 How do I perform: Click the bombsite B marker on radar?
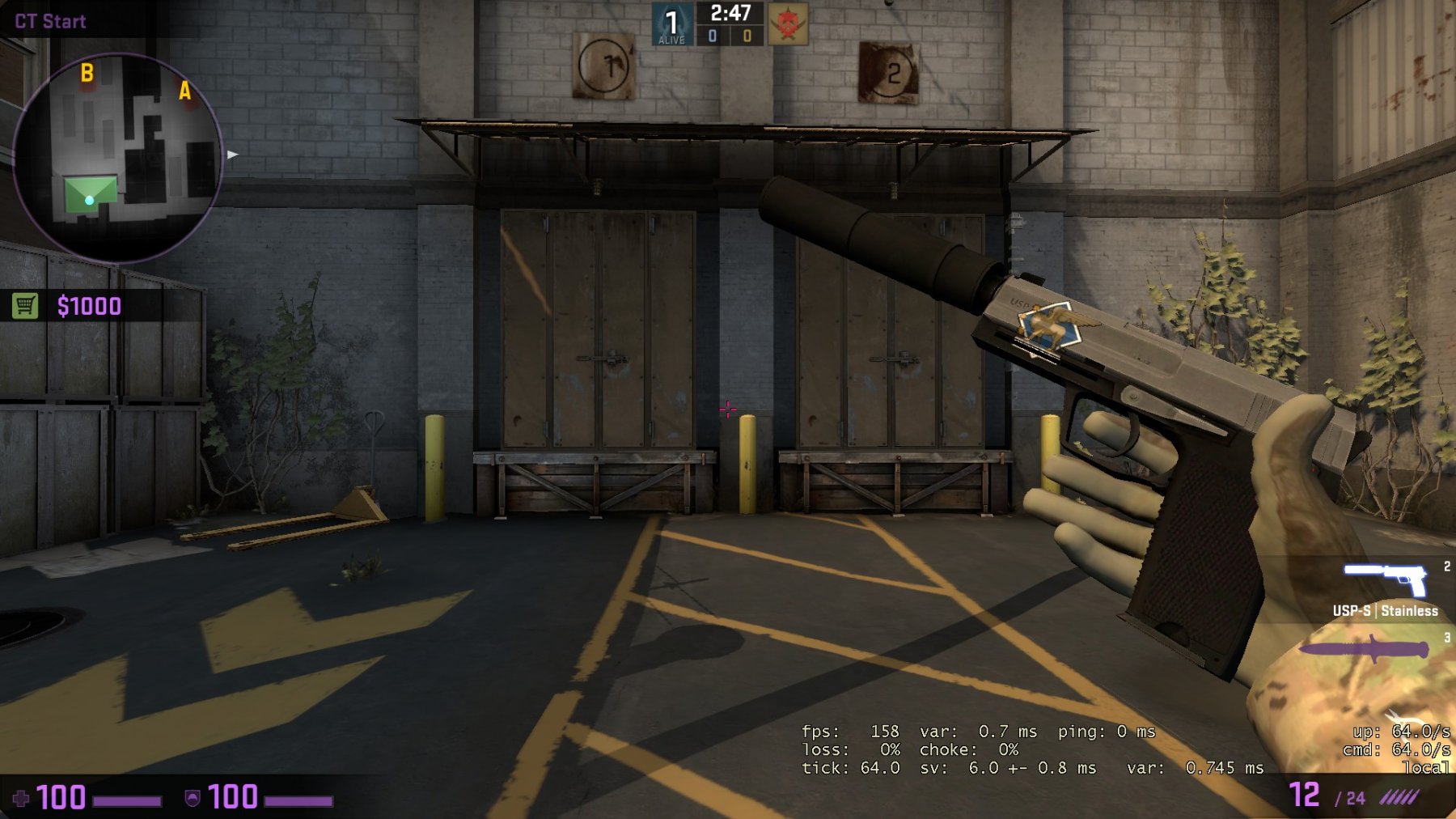(87, 74)
